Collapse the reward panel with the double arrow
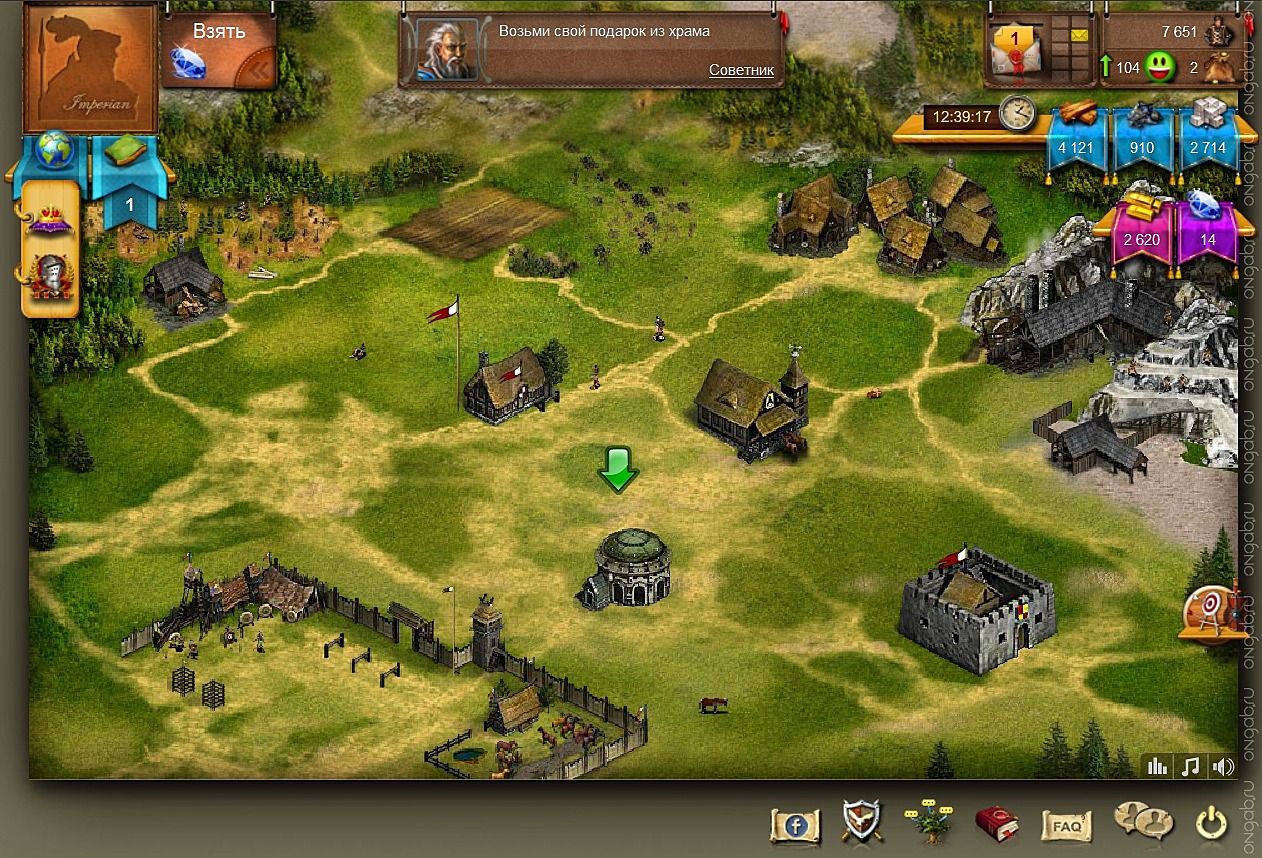Image resolution: width=1262 pixels, height=858 pixels. [260, 70]
